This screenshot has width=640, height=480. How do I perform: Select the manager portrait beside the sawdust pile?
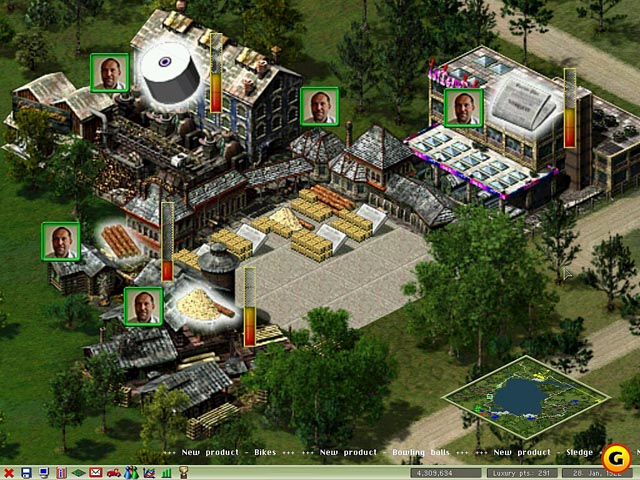click(x=143, y=306)
